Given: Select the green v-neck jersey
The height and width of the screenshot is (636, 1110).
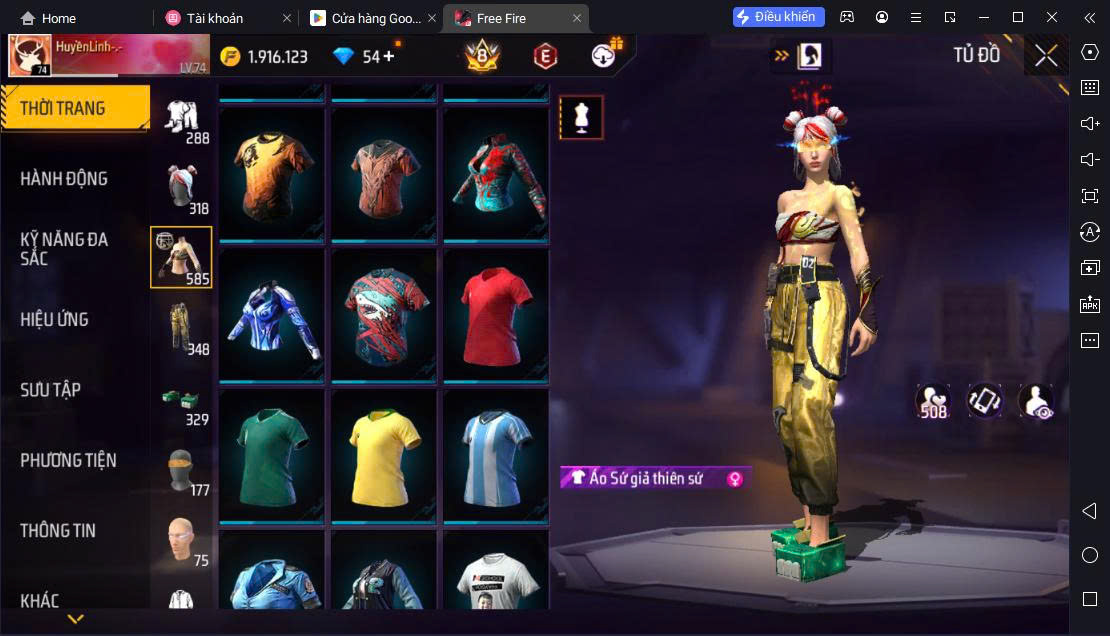Looking at the screenshot, I should (x=272, y=454).
